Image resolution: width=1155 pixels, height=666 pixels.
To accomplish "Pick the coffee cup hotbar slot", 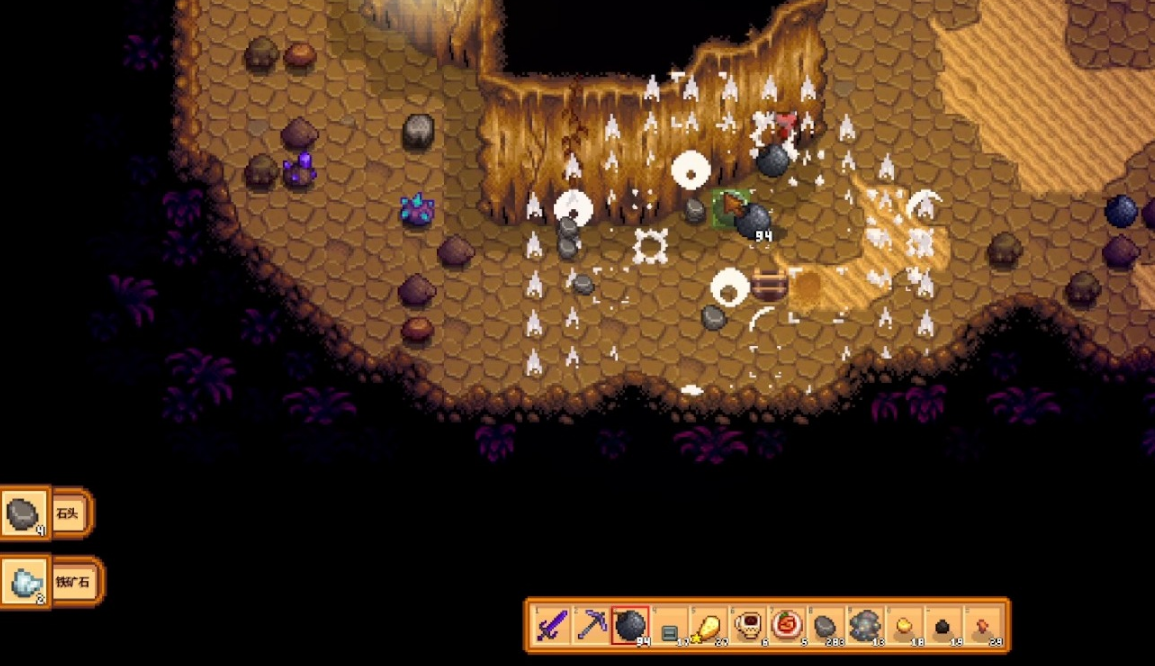I will tap(748, 626).
